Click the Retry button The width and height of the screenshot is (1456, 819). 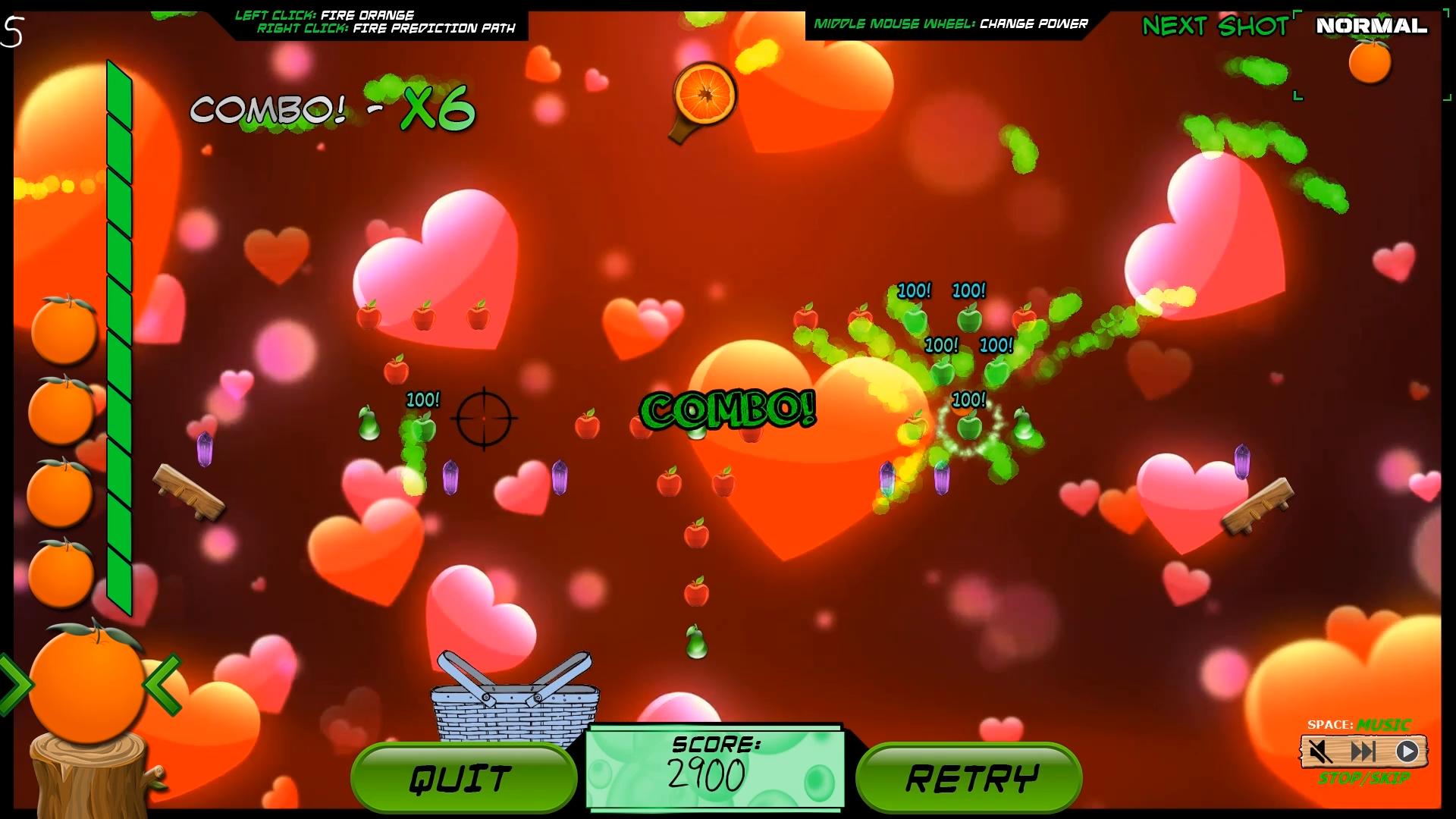tap(969, 778)
